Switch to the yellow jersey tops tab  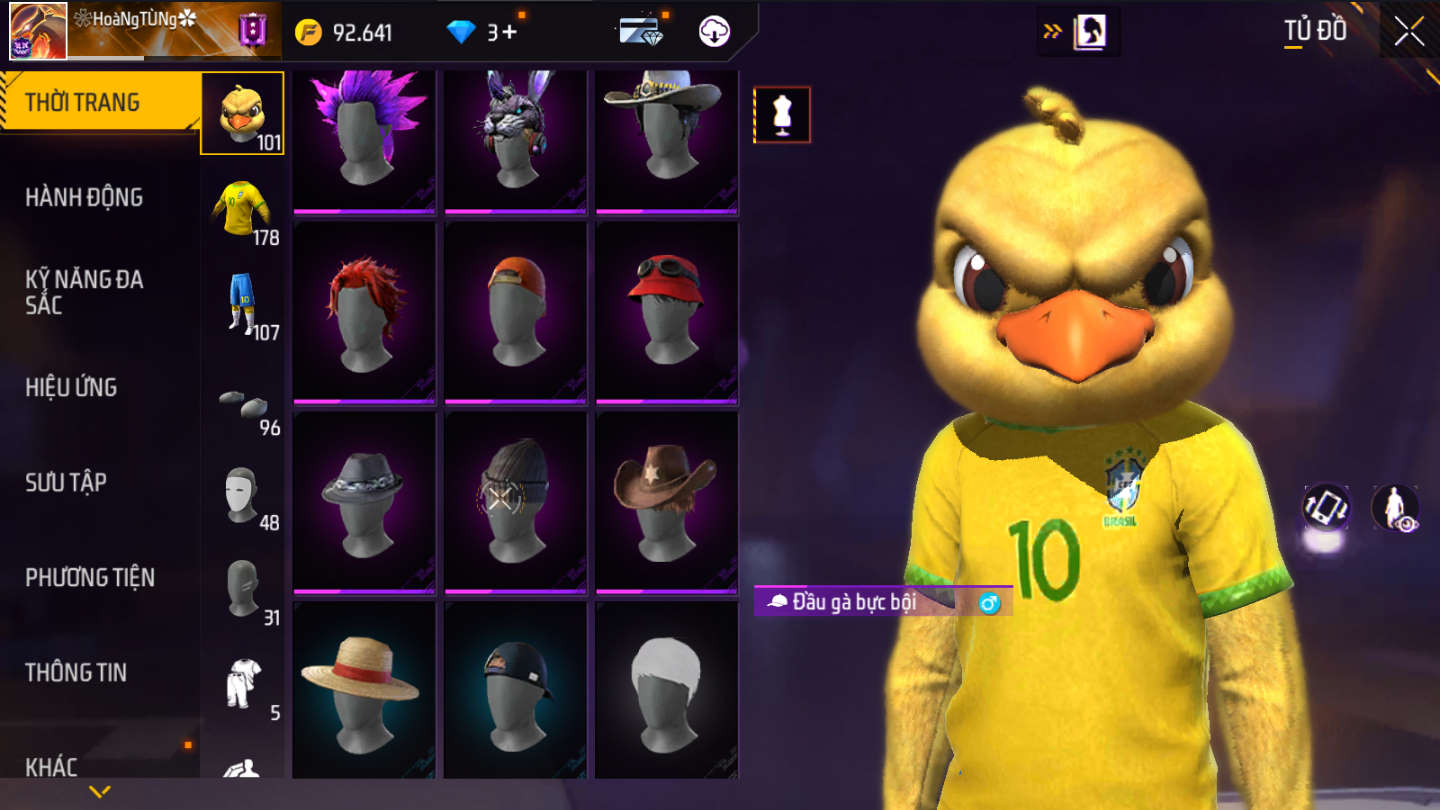pyautogui.click(x=242, y=209)
